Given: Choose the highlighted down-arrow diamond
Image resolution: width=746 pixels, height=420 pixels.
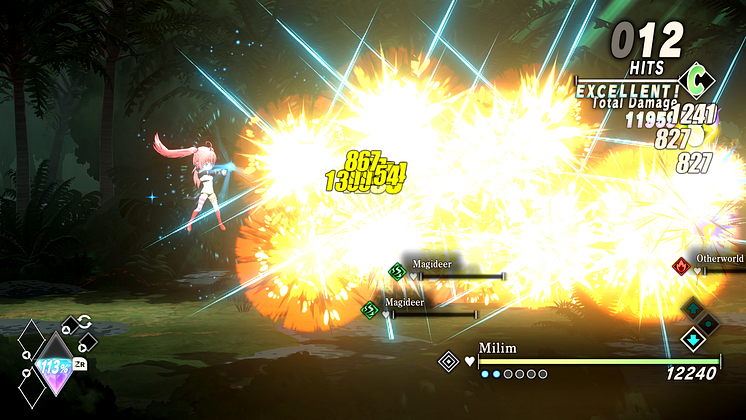Looking at the screenshot, I should tap(691, 339).
